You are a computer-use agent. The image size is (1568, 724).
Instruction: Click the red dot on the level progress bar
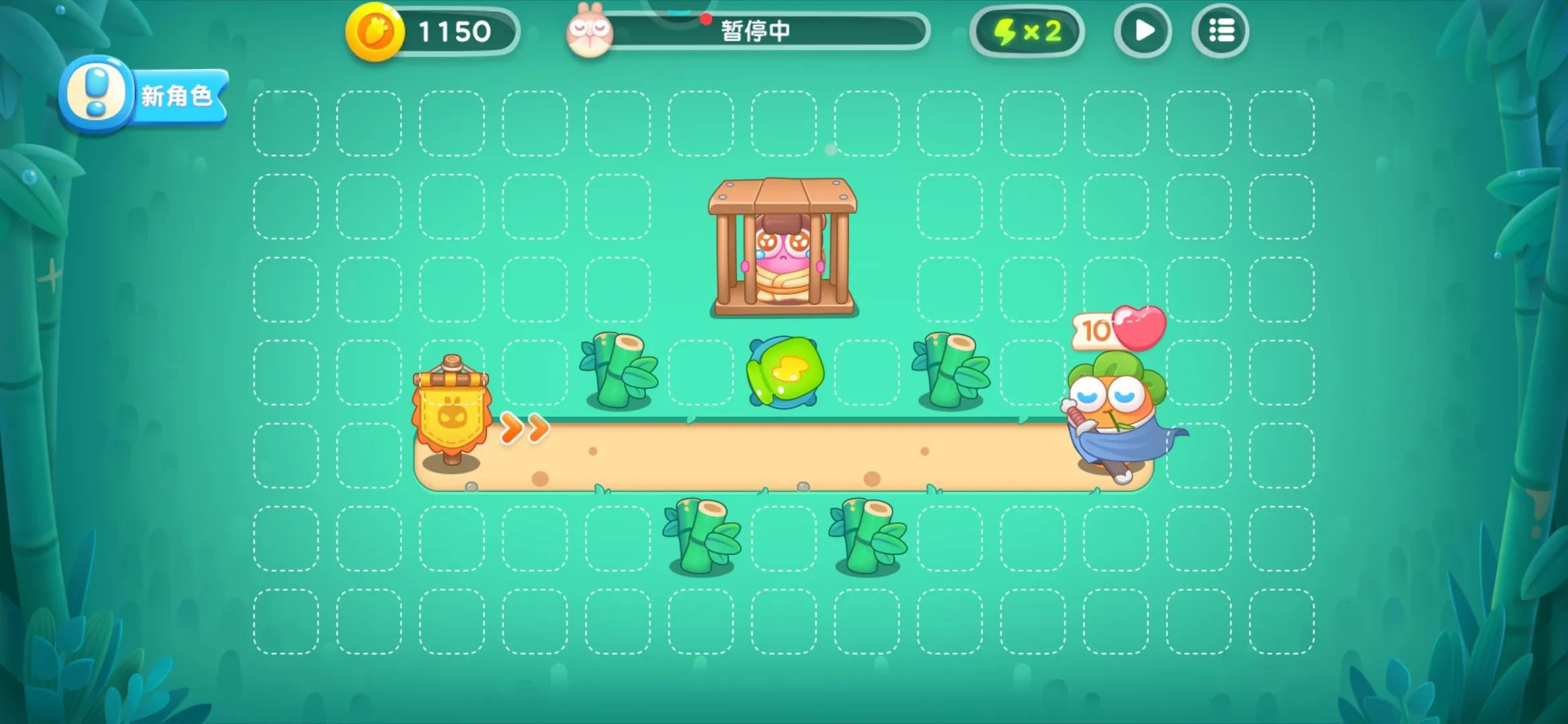(x=705, y=20)
